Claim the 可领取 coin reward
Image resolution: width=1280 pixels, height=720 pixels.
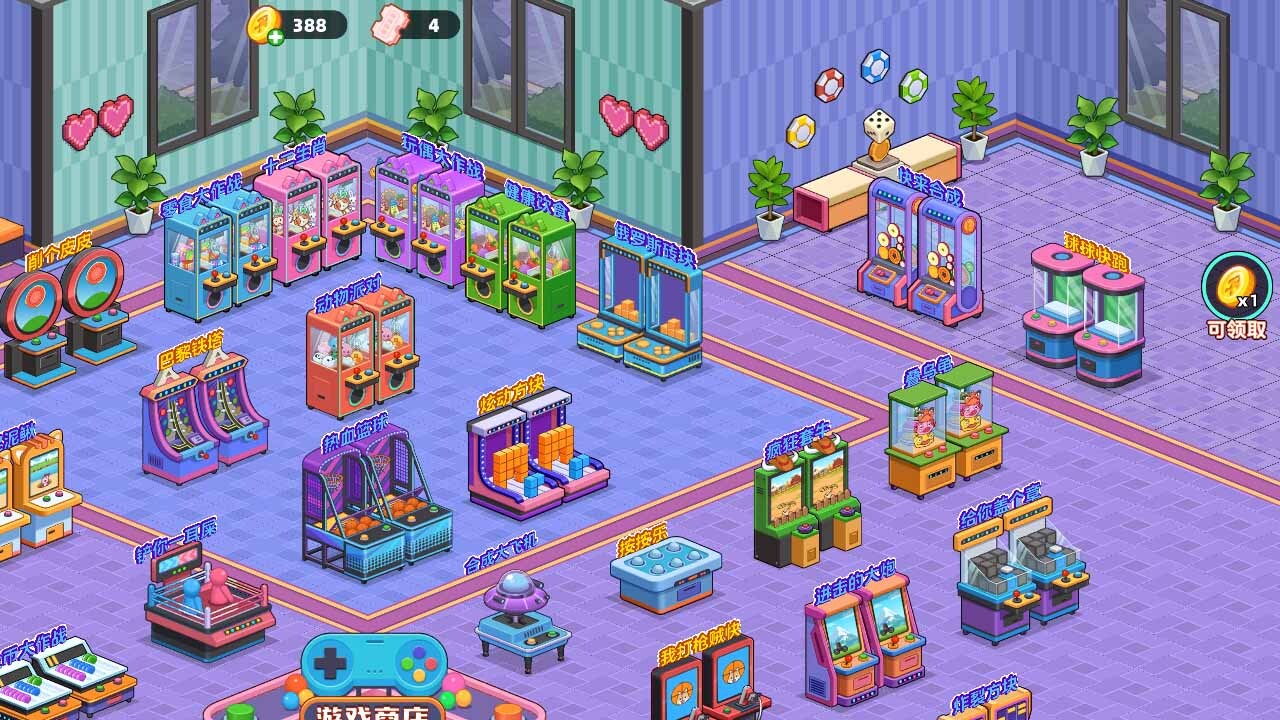tap(1236, 294)
